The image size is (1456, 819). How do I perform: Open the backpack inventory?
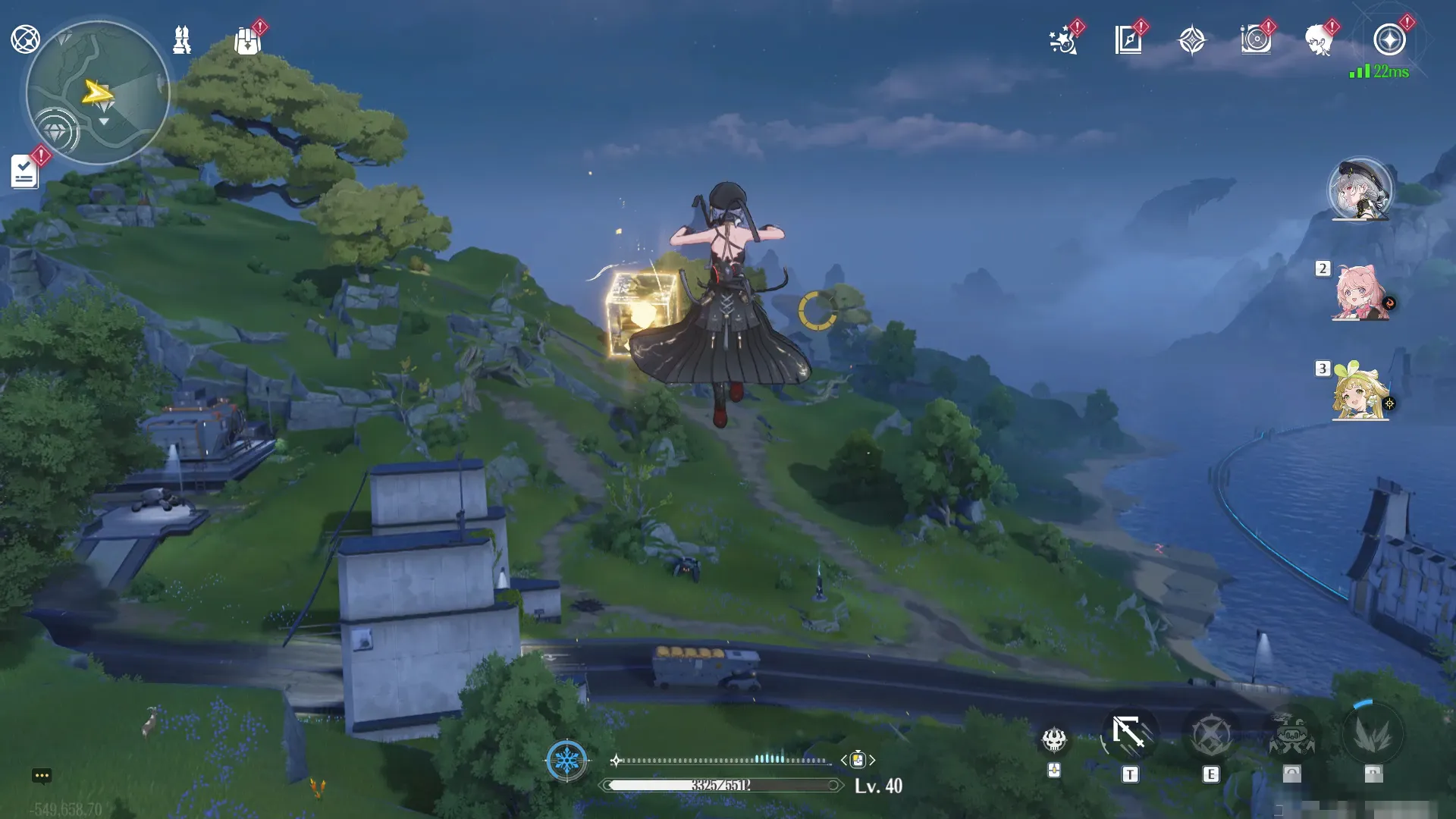coord(247,41)
